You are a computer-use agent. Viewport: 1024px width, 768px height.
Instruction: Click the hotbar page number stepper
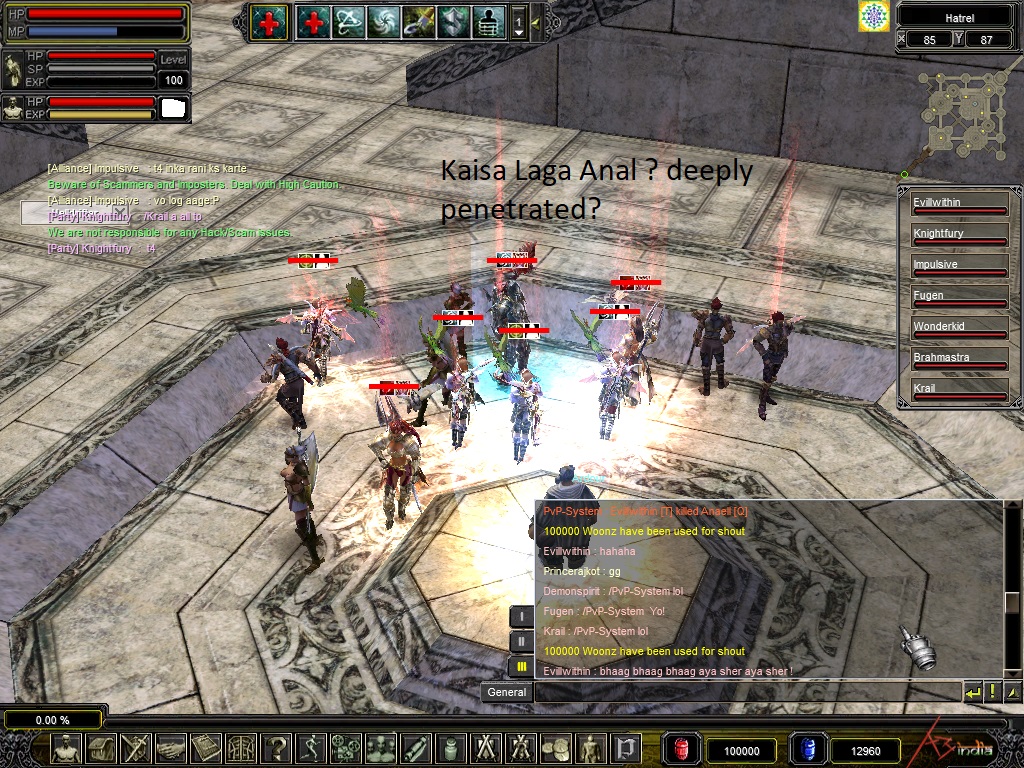[518, 22]
